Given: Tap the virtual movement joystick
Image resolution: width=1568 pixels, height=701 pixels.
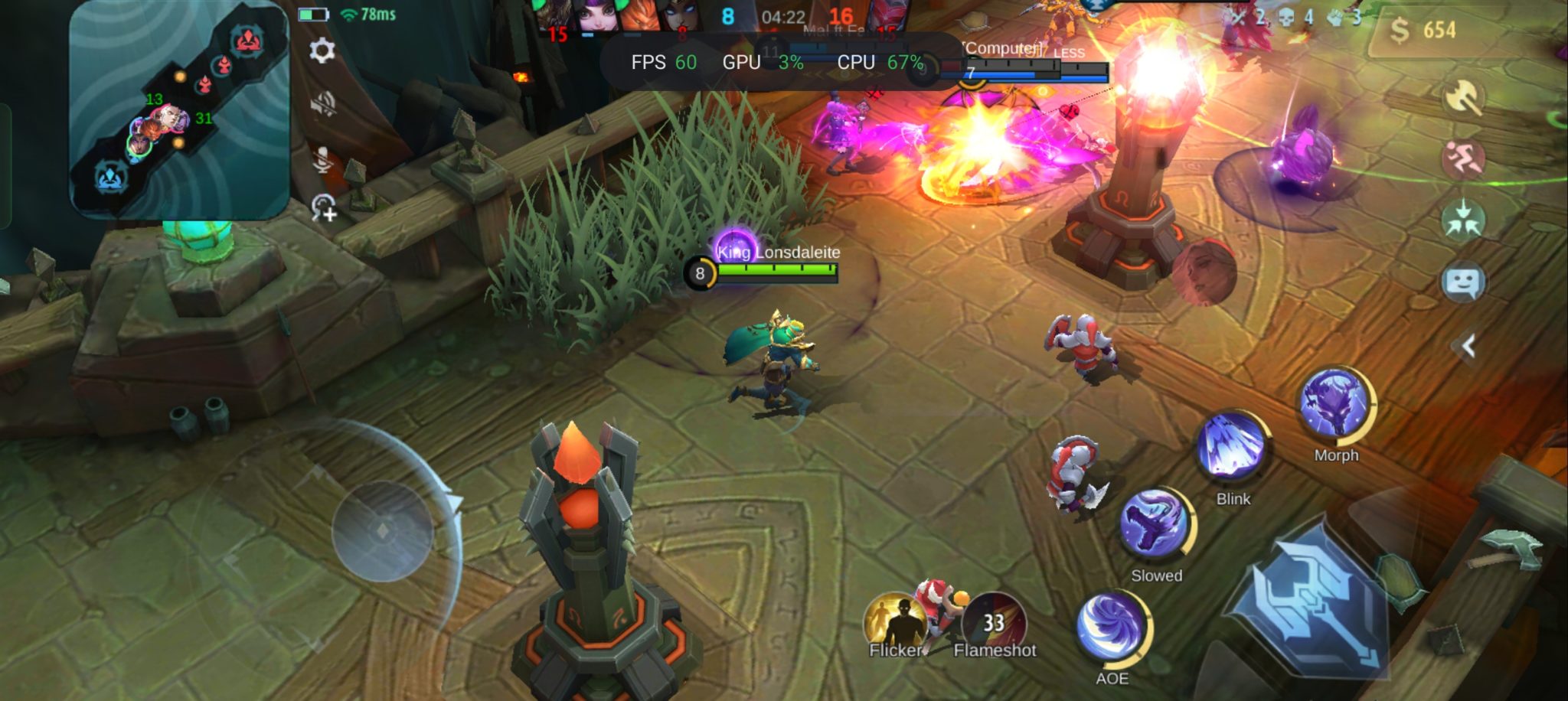Looking at the screenshot, I should [x=383, y=530].
